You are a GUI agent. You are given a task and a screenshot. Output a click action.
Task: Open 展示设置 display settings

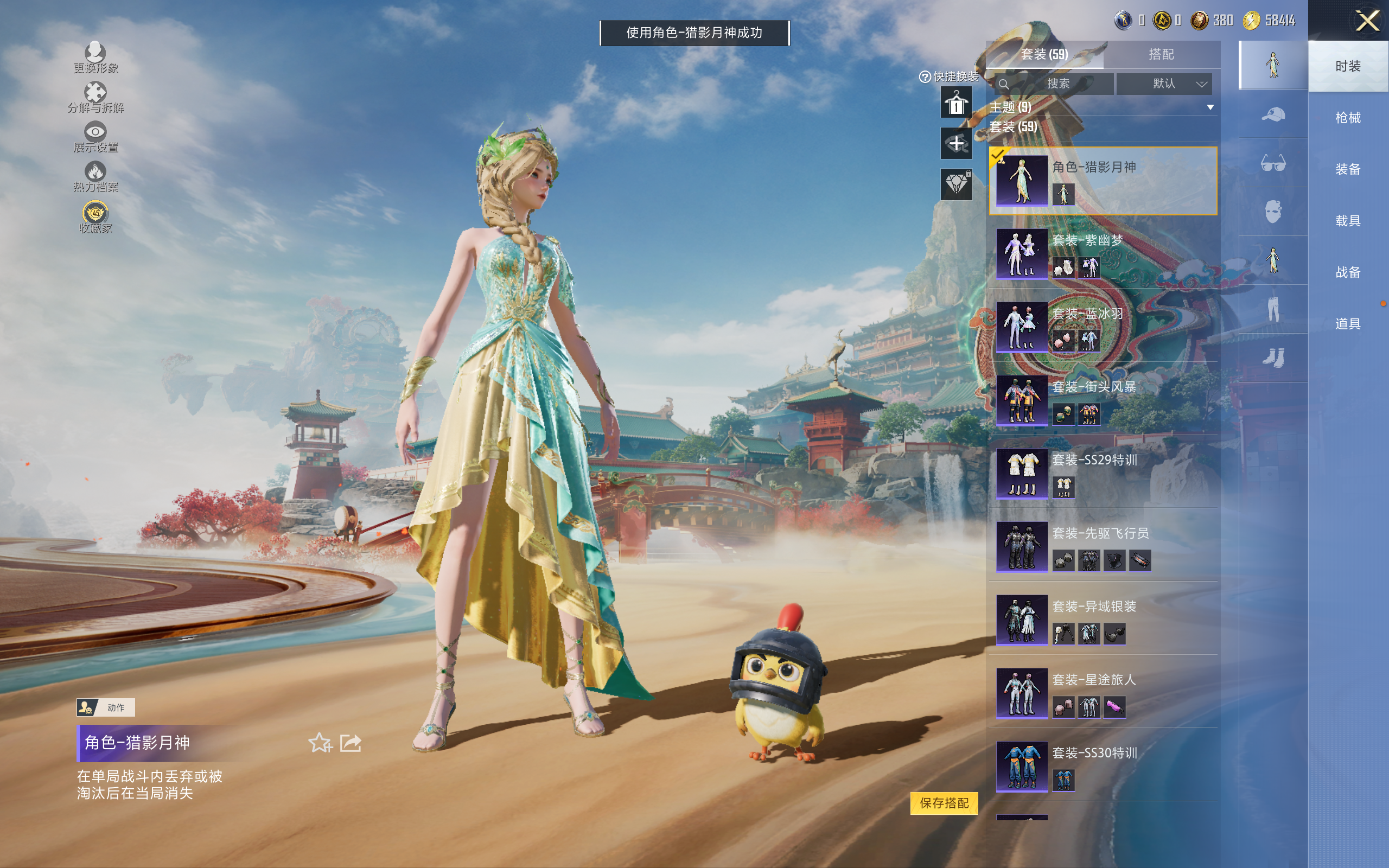click(95, 137)
